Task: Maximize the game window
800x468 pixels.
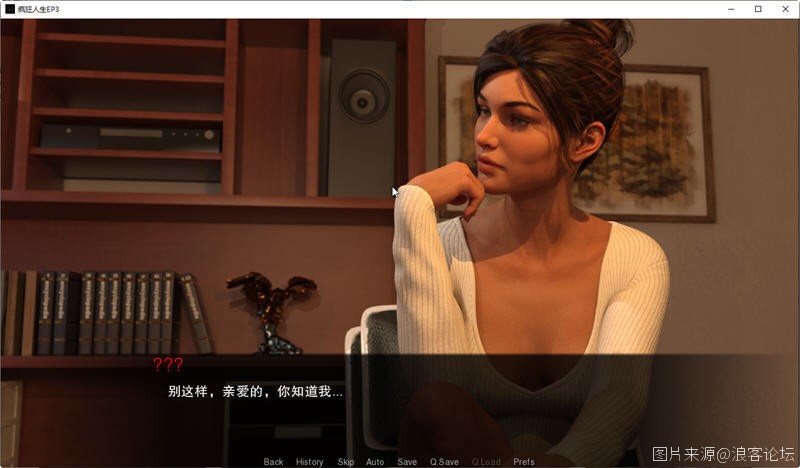Action: pyautogui.click(x=758, y=9)
